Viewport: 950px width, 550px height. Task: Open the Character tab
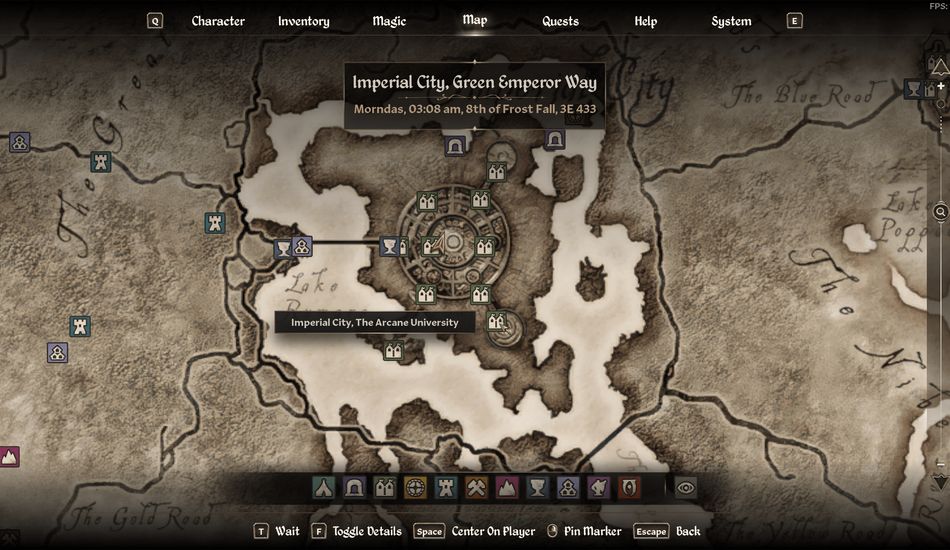218,21
